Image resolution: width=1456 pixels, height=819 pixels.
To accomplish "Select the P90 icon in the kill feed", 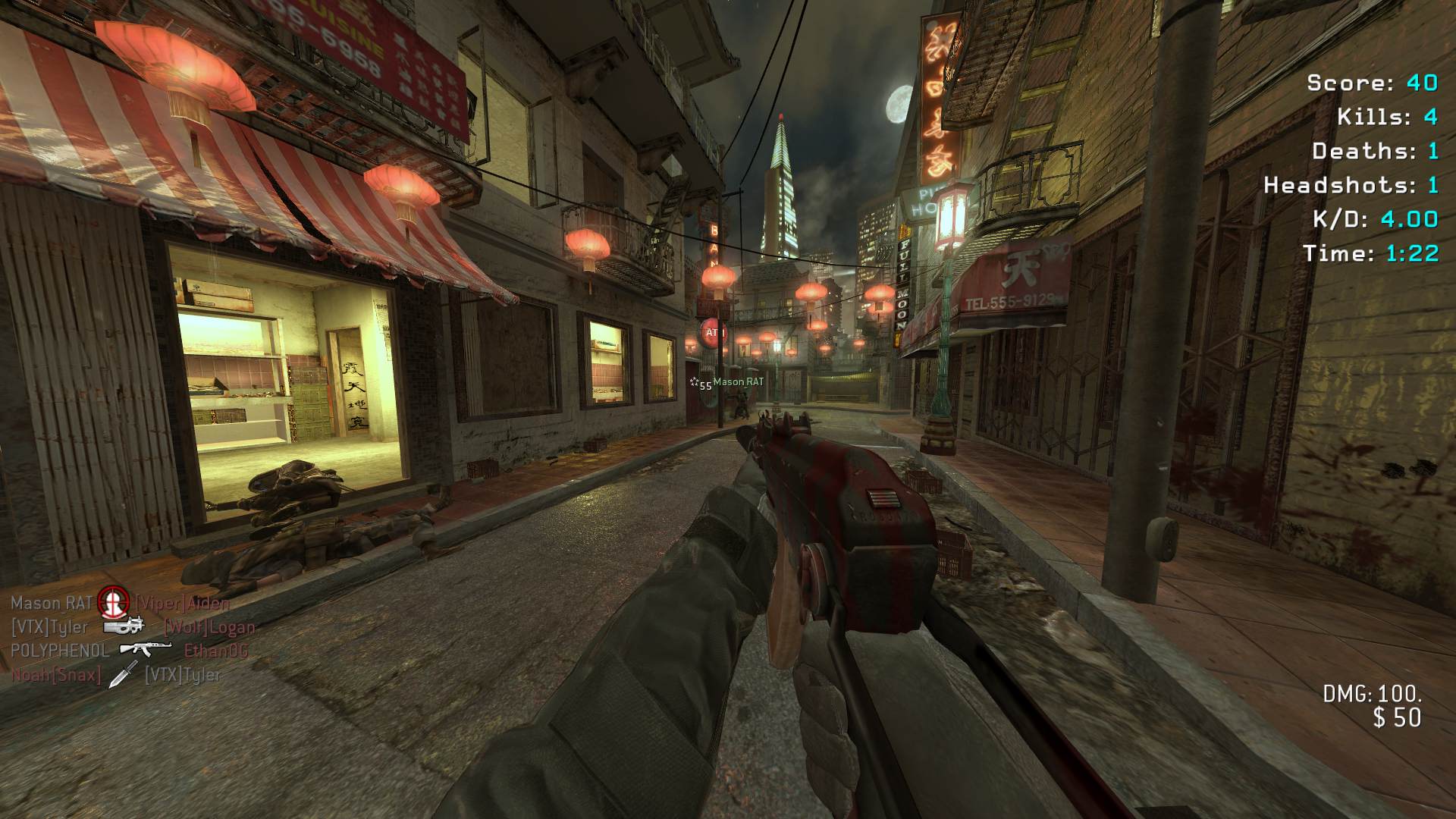I will point(124,627).
